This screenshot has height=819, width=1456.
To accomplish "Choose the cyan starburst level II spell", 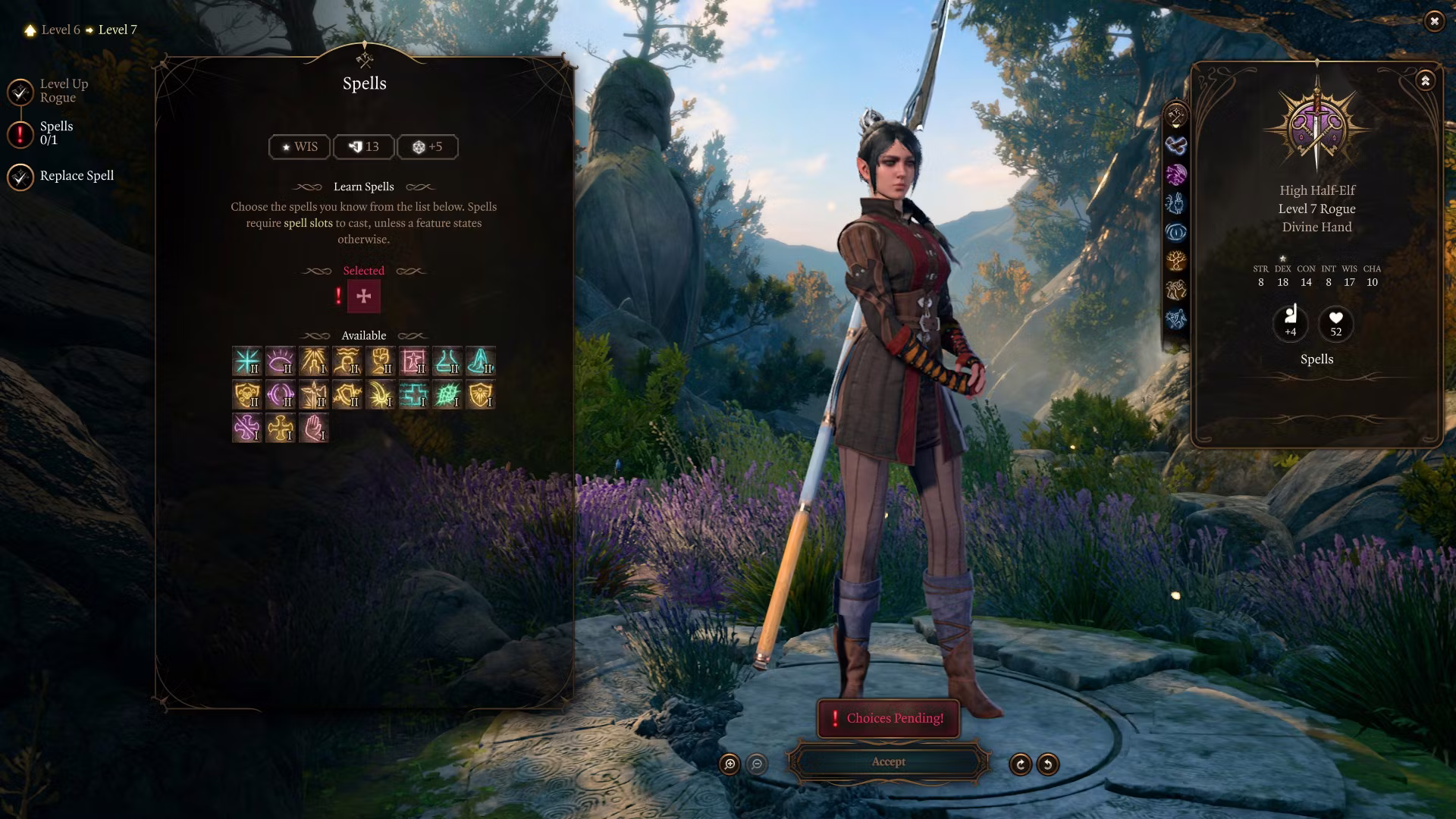I will click(x=246, y=362).
